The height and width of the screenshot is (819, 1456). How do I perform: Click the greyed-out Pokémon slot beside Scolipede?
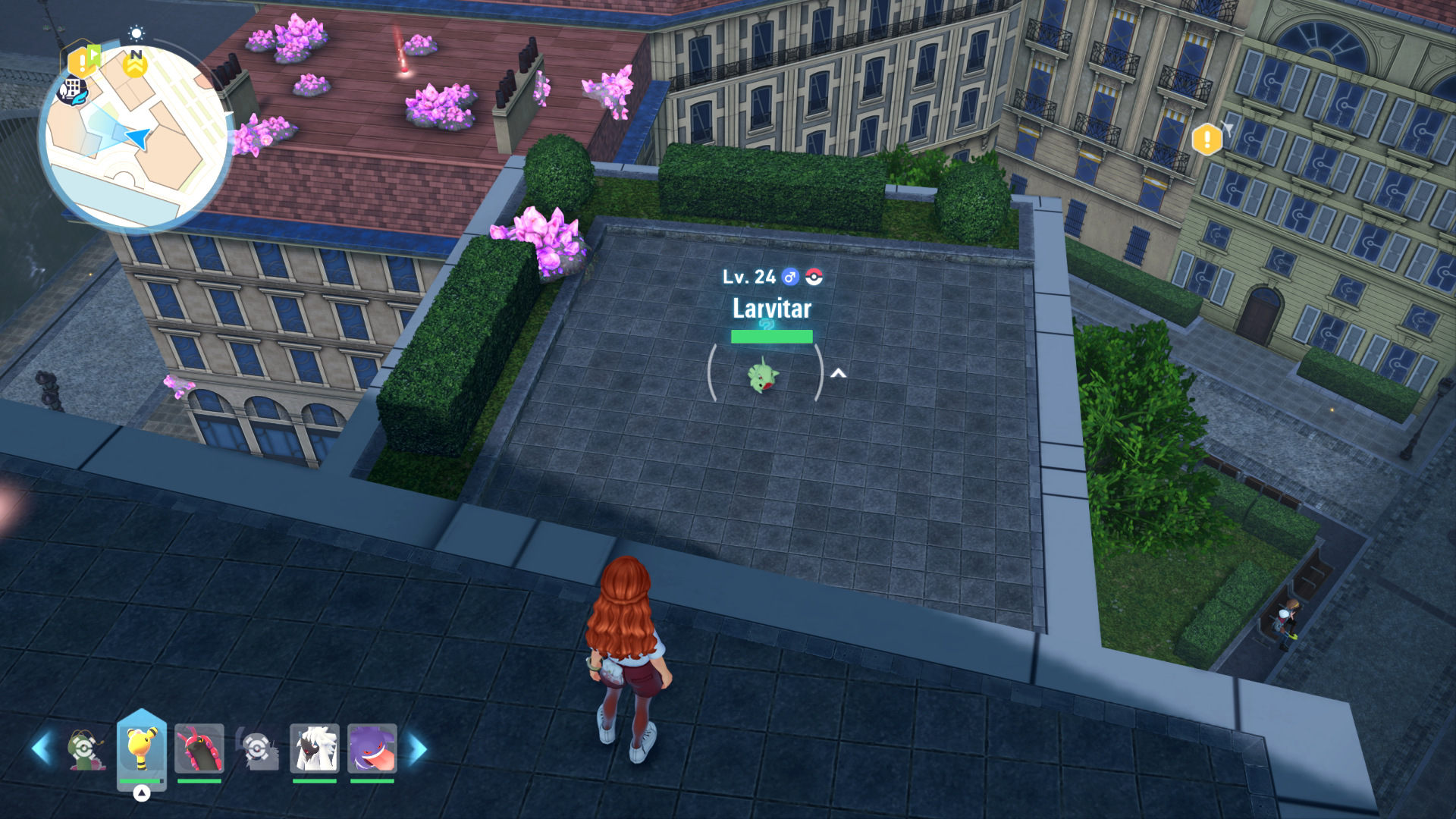click(x=257, y=748)
